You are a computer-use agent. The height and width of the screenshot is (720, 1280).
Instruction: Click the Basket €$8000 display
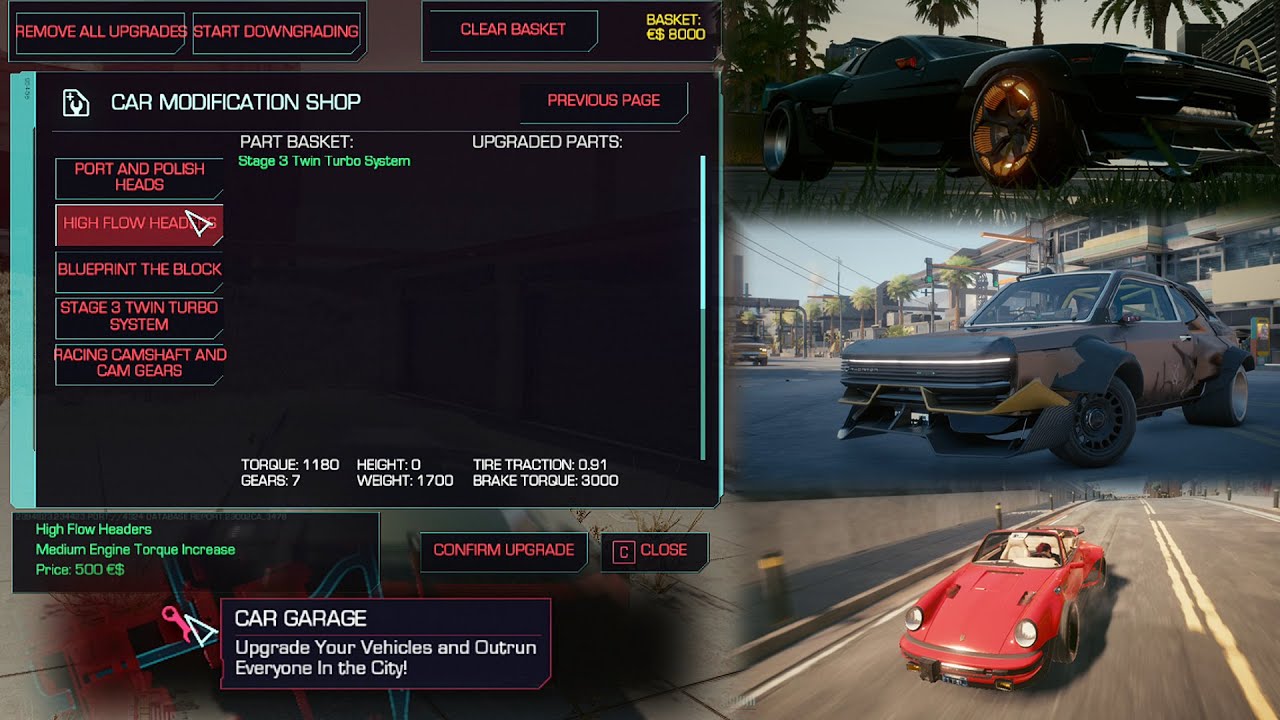[x=676, y=25]
